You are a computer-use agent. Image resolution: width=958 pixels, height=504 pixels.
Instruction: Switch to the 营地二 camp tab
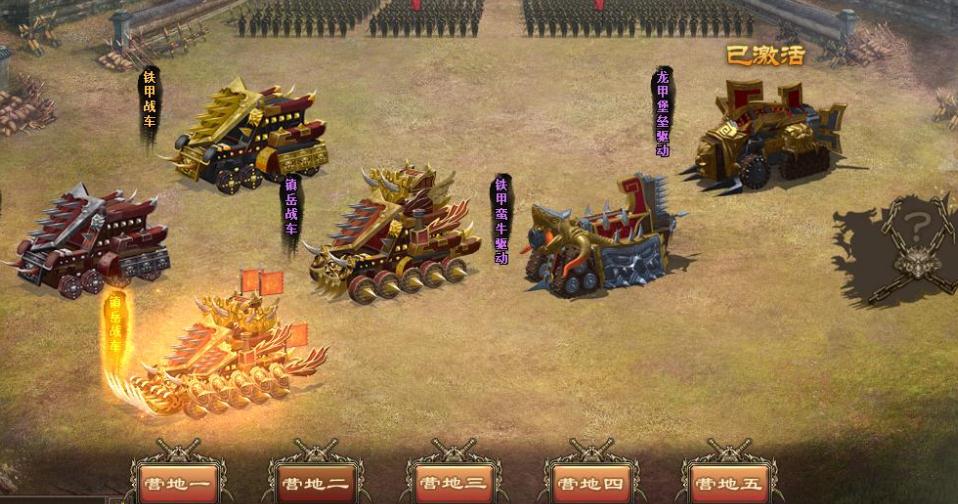(315, 483)
